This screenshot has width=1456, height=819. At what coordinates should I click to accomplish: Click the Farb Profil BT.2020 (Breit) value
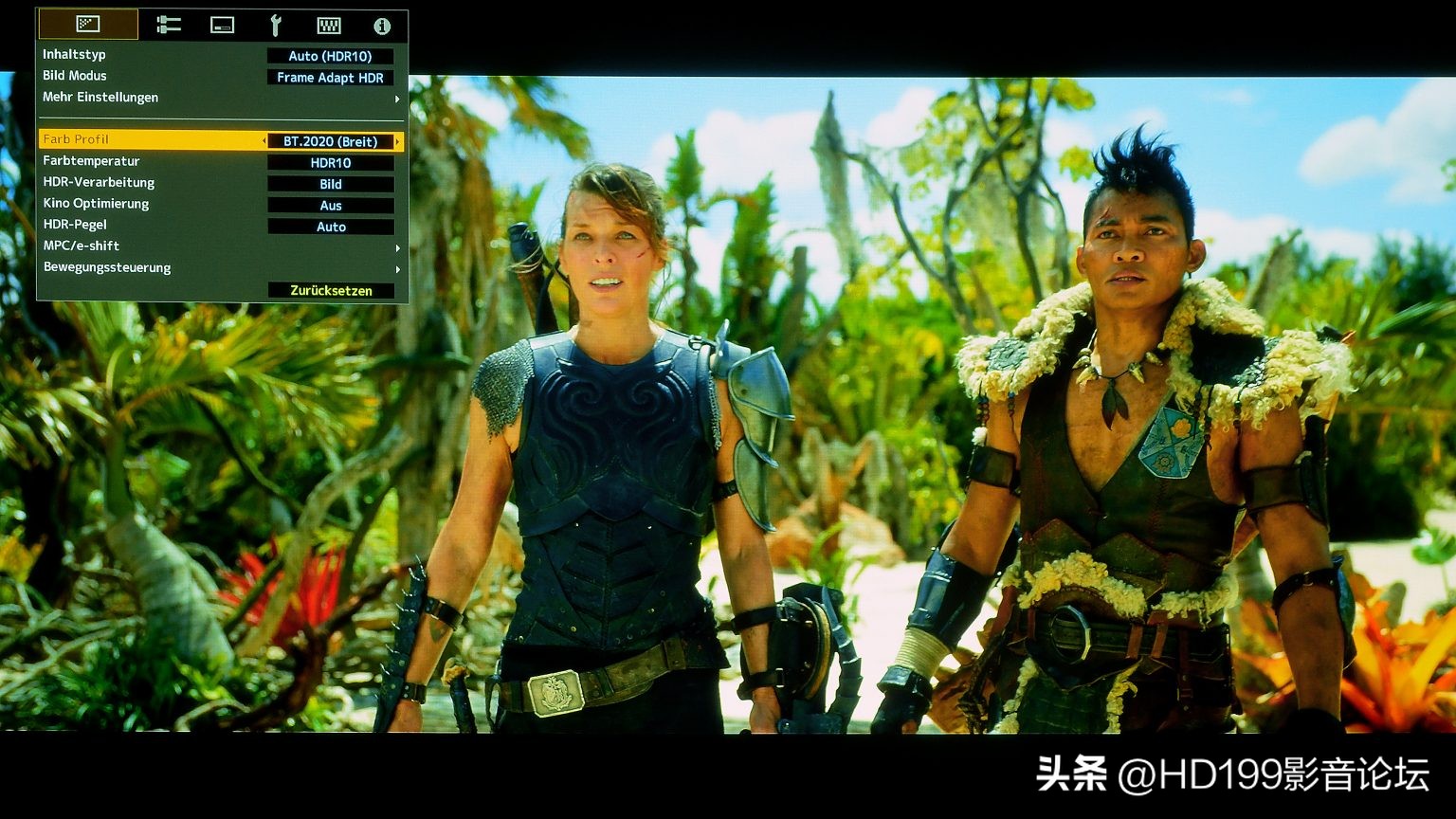pyautogui.click(x=330, y=141)
